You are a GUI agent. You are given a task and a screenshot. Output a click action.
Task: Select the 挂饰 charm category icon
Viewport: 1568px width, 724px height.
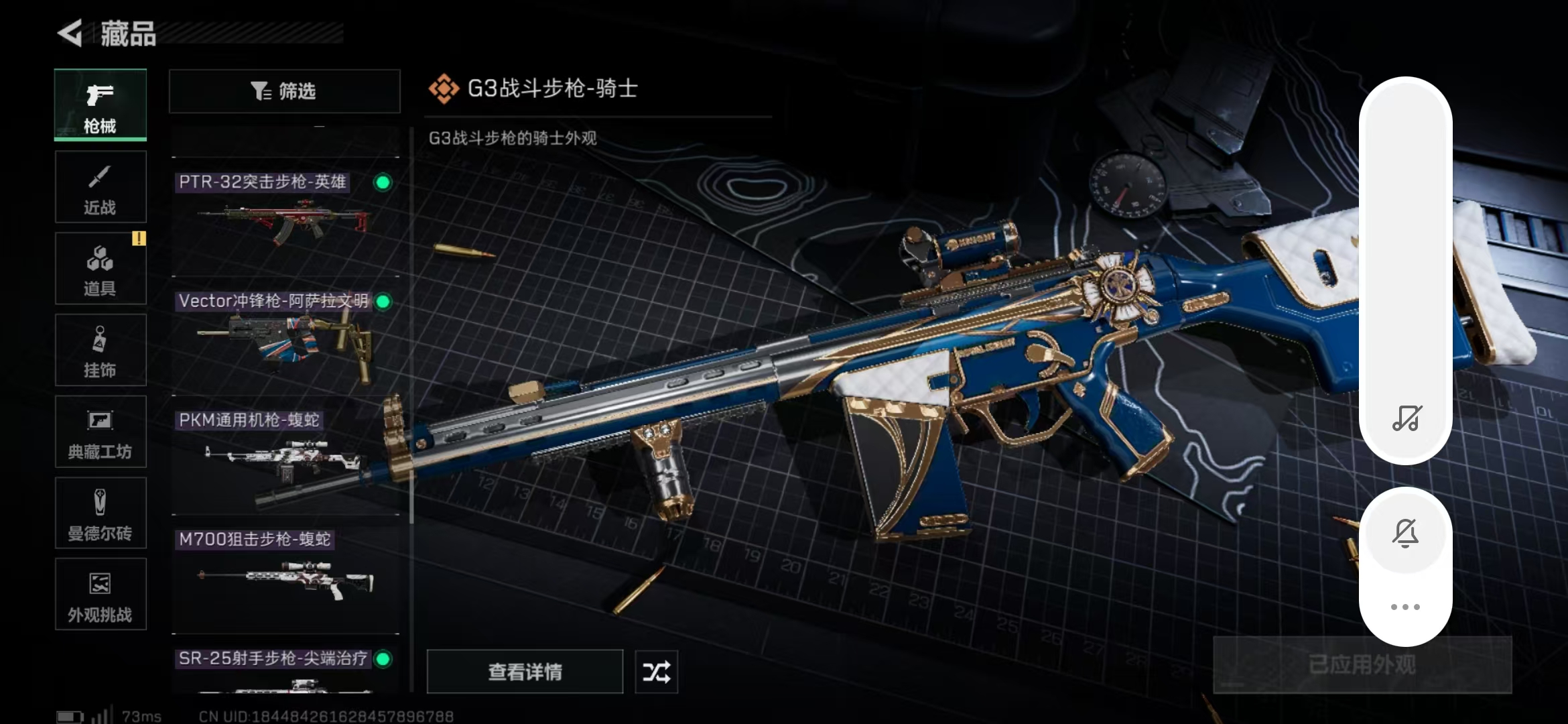tap(99, 349)
